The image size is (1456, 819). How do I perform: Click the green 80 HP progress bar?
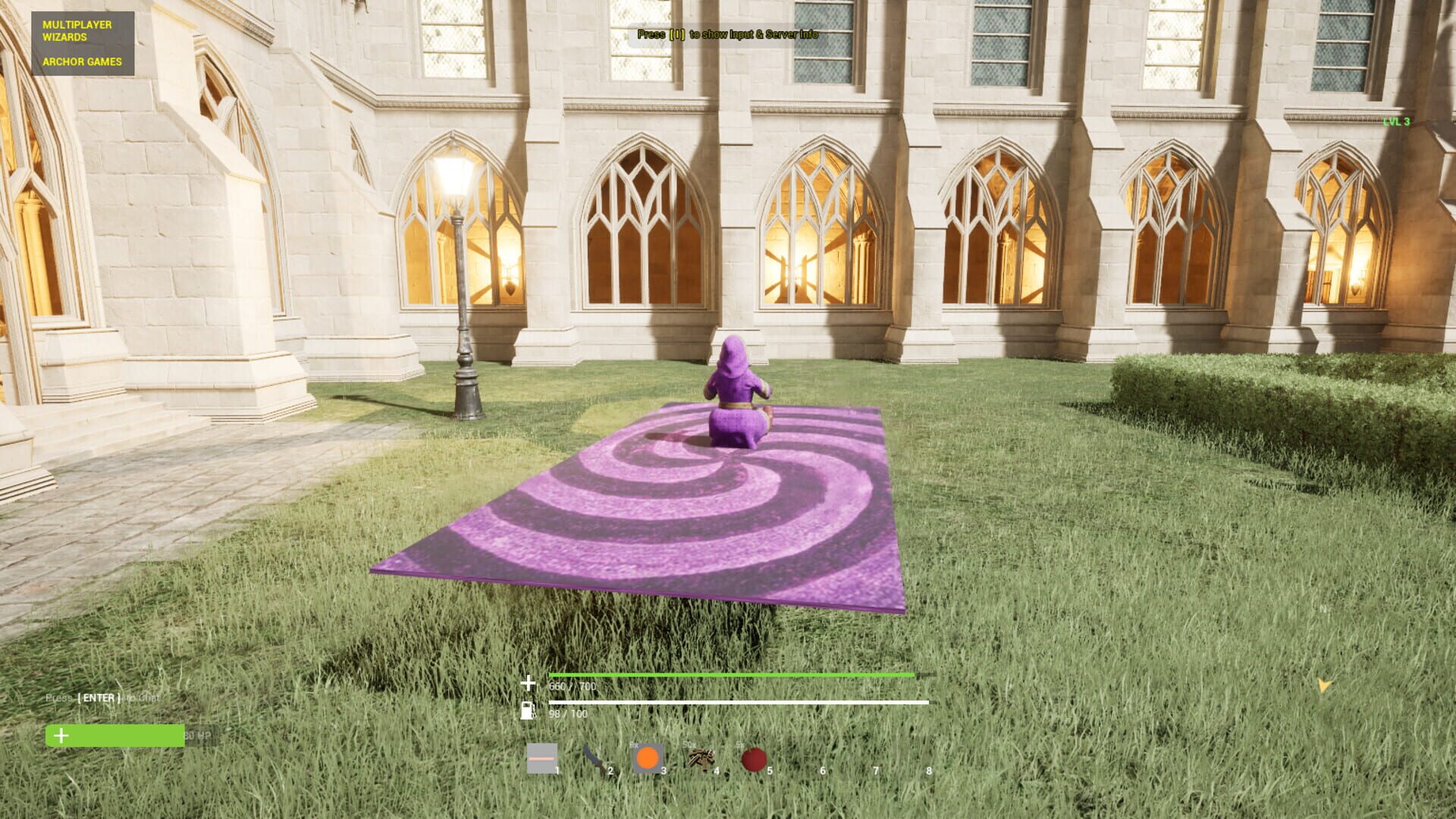coord(114,734)
